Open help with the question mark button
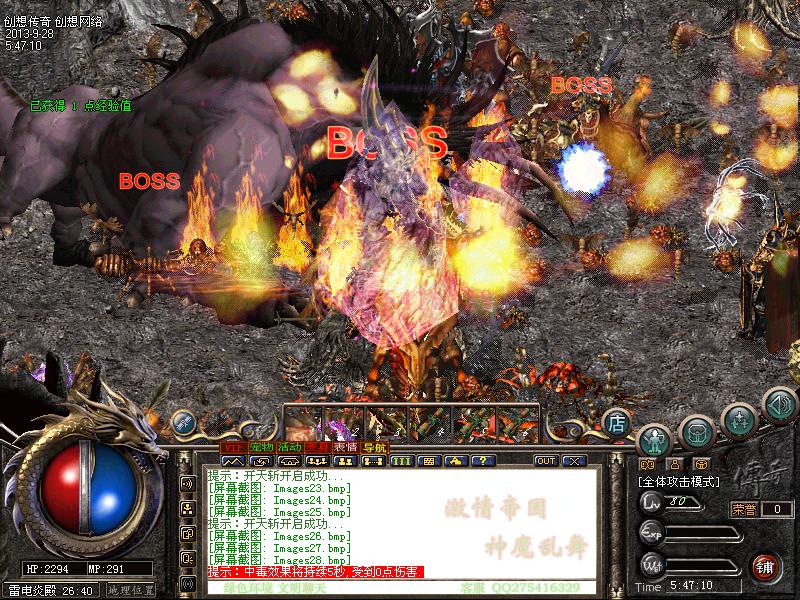 click(484, 461)
